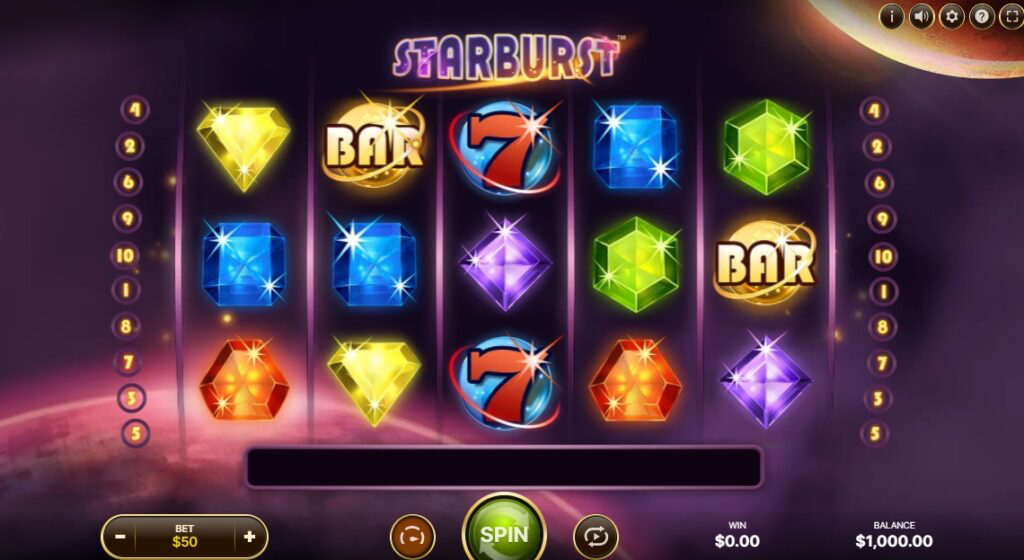The image size is (1024, 560).
Task: Select payline 10 marker left of the reels
Action: click(125, 255)
